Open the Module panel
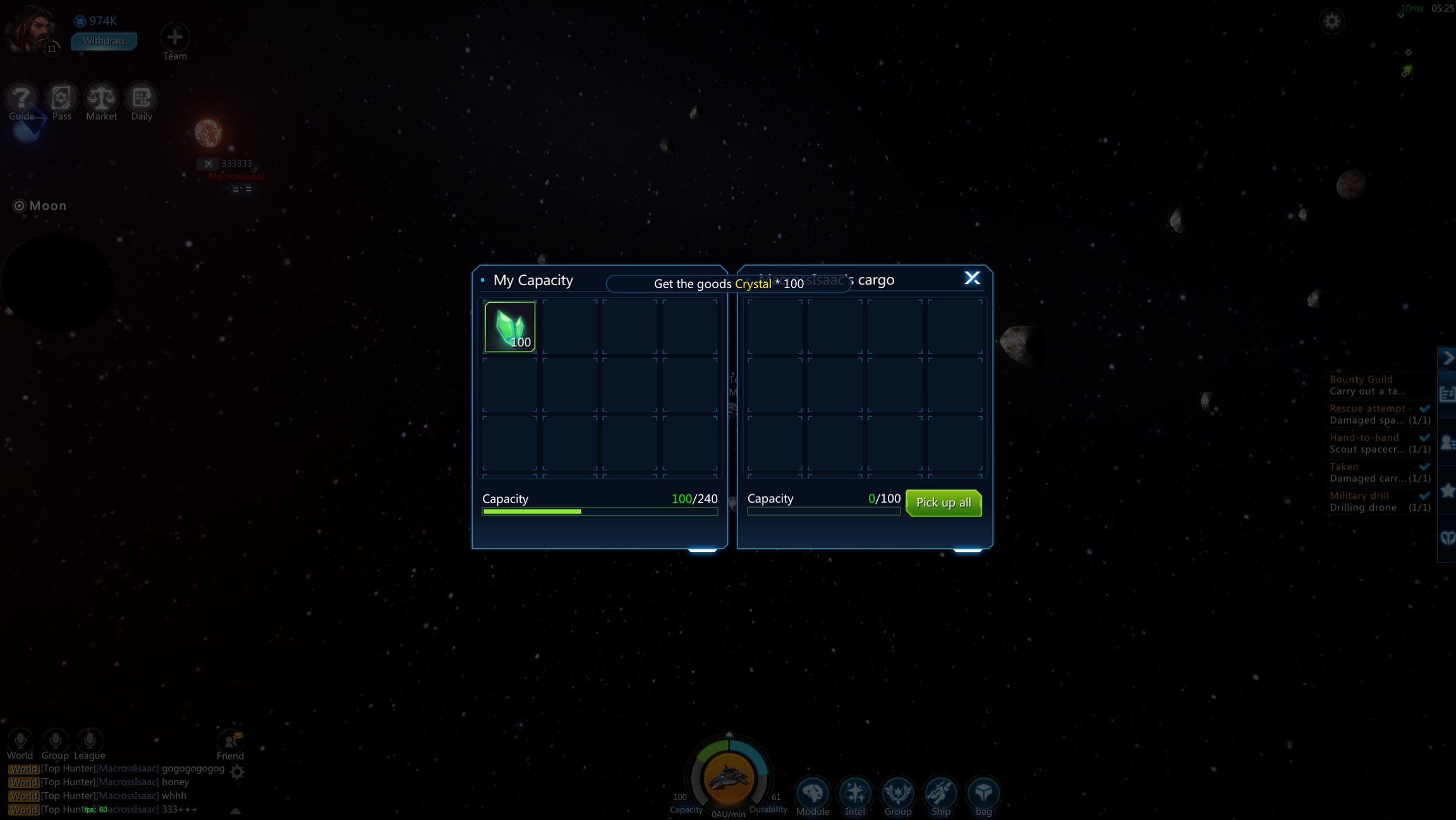This screenshot has width=1456, height=820. [813, 793]
